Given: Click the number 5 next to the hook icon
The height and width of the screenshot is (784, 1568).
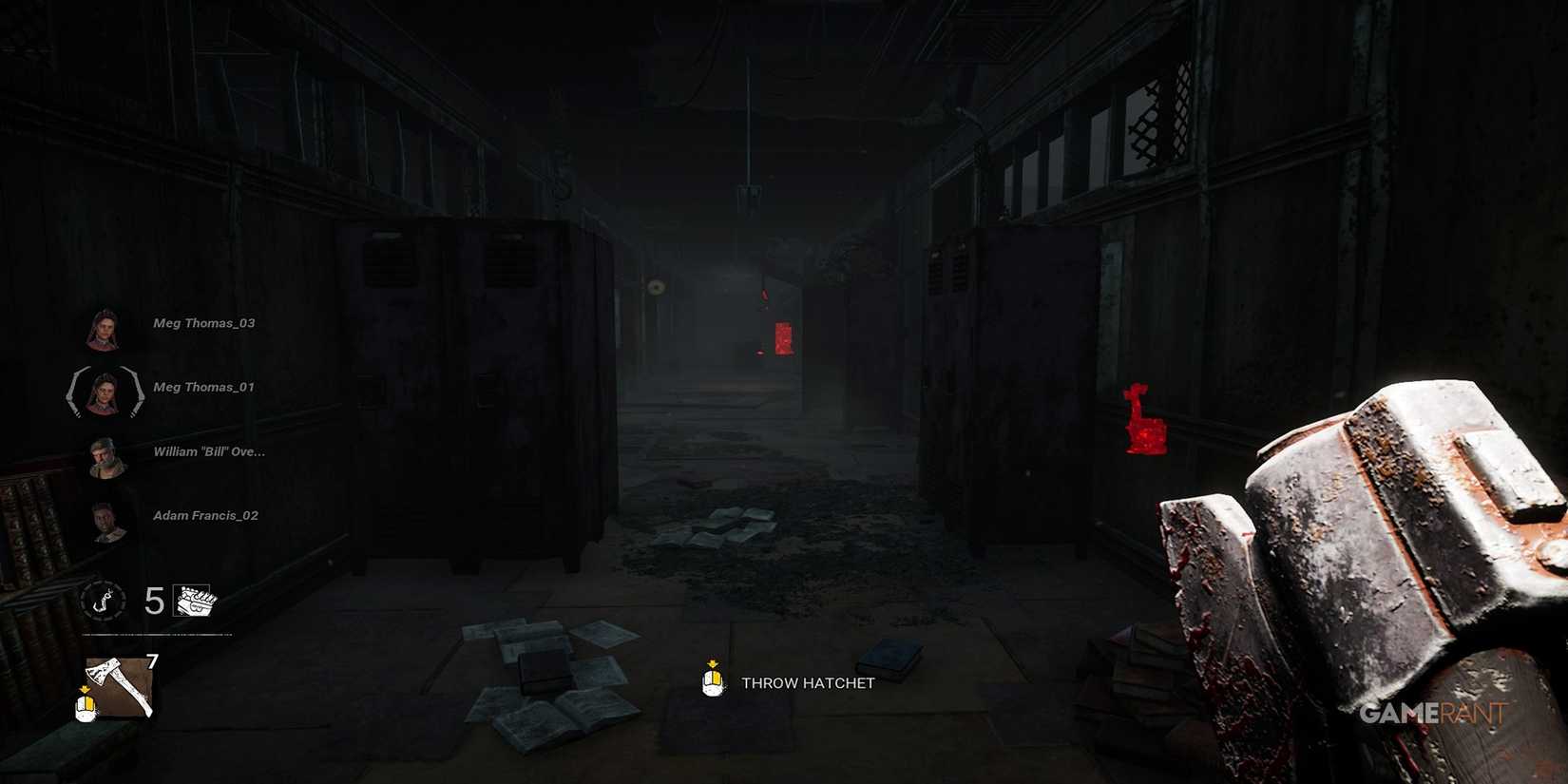Looking at the screenshot, I should point(153,602).
